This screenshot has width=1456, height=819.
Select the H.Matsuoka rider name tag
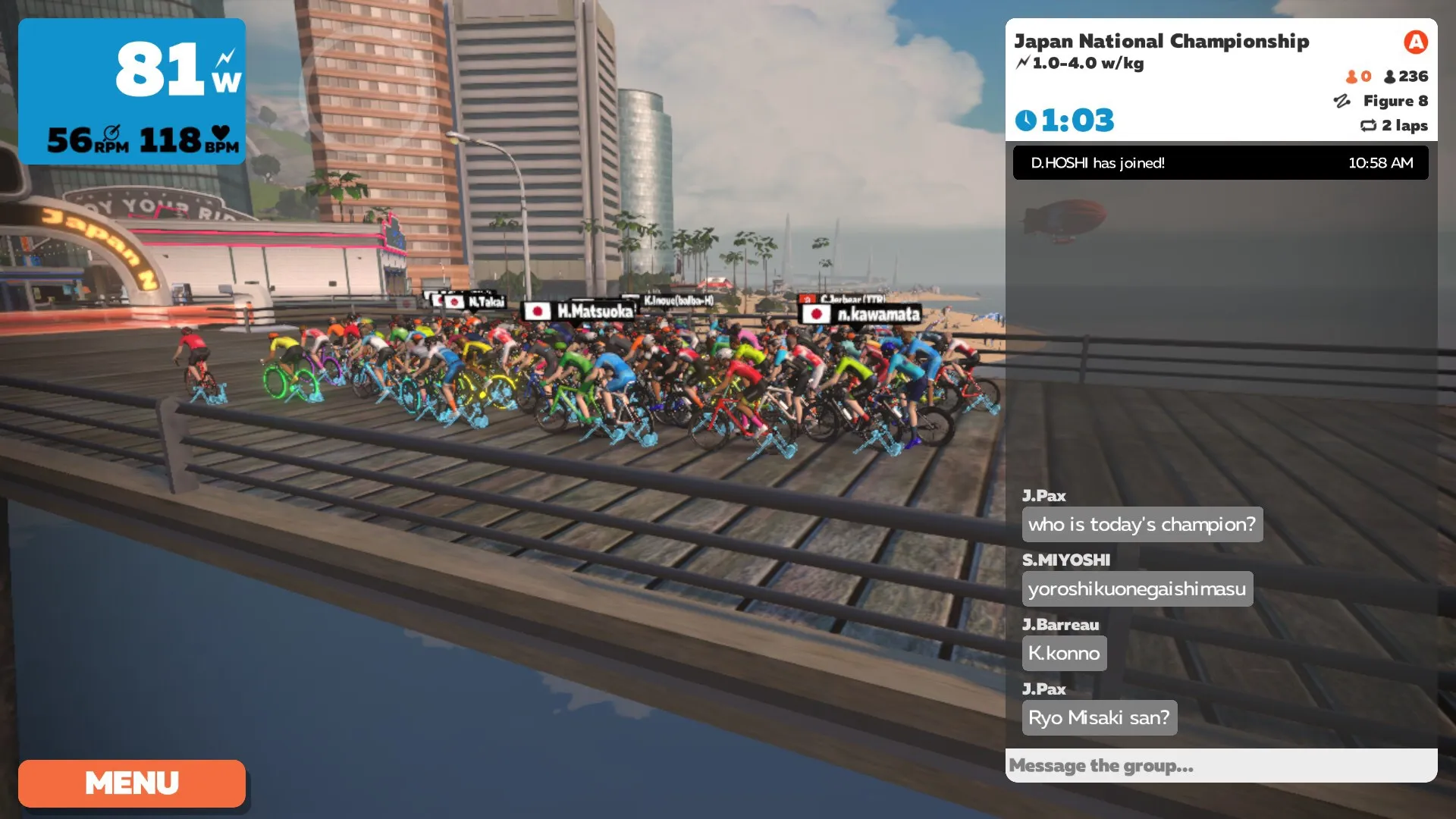pos(579,311)
